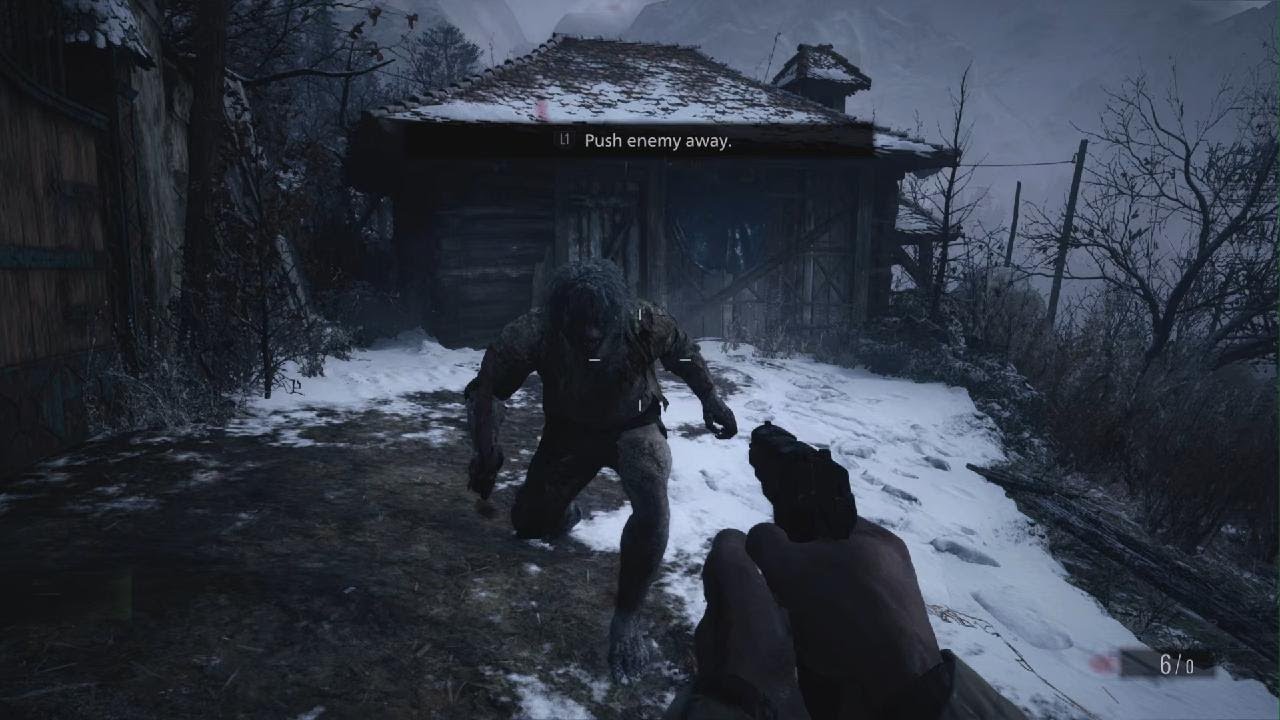This screenshot has height=720, width=1280.
Task: Click the left reticle tick mark
Action: point(593,358)
